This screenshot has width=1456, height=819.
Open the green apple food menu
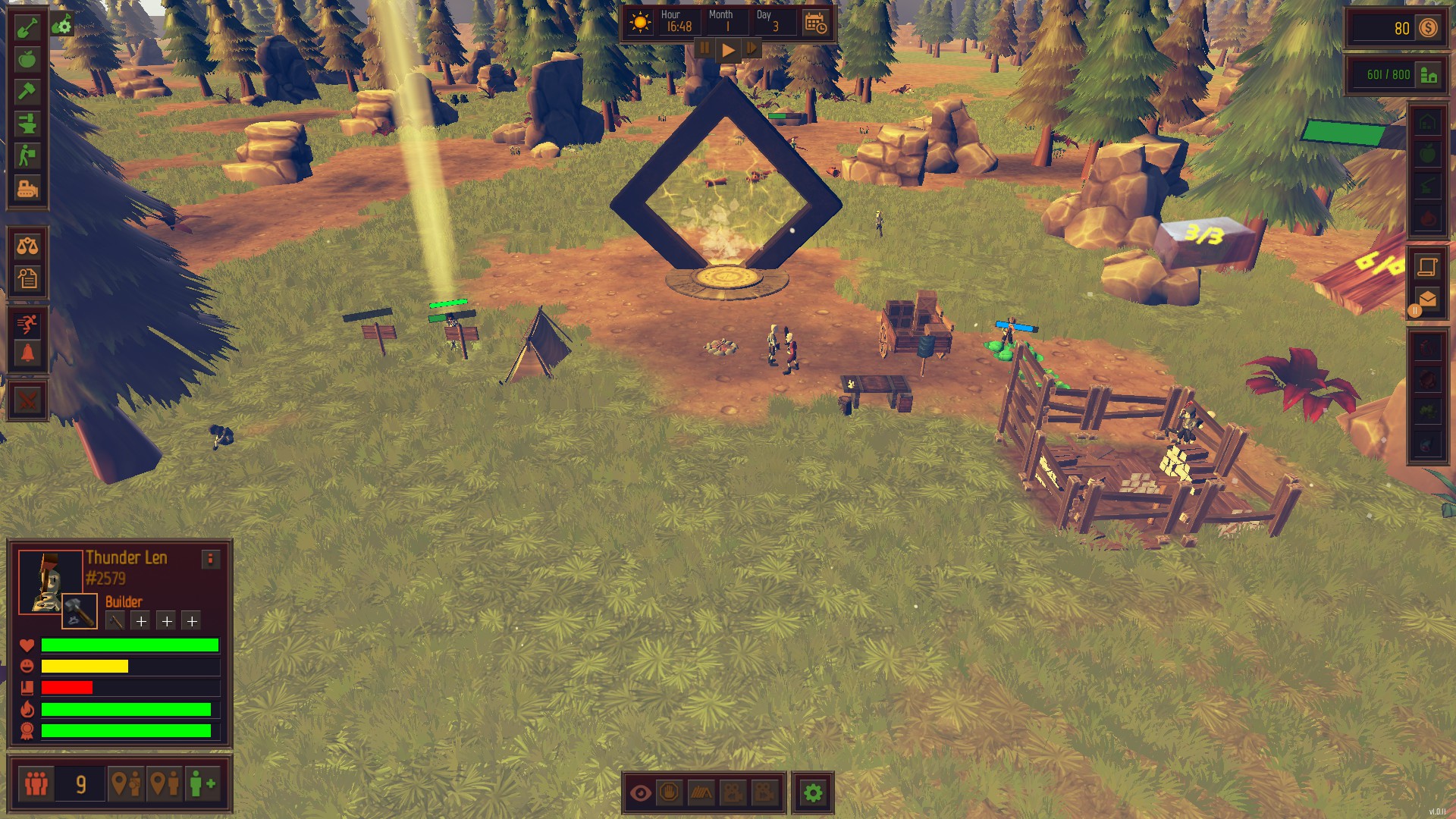point(27,60)
